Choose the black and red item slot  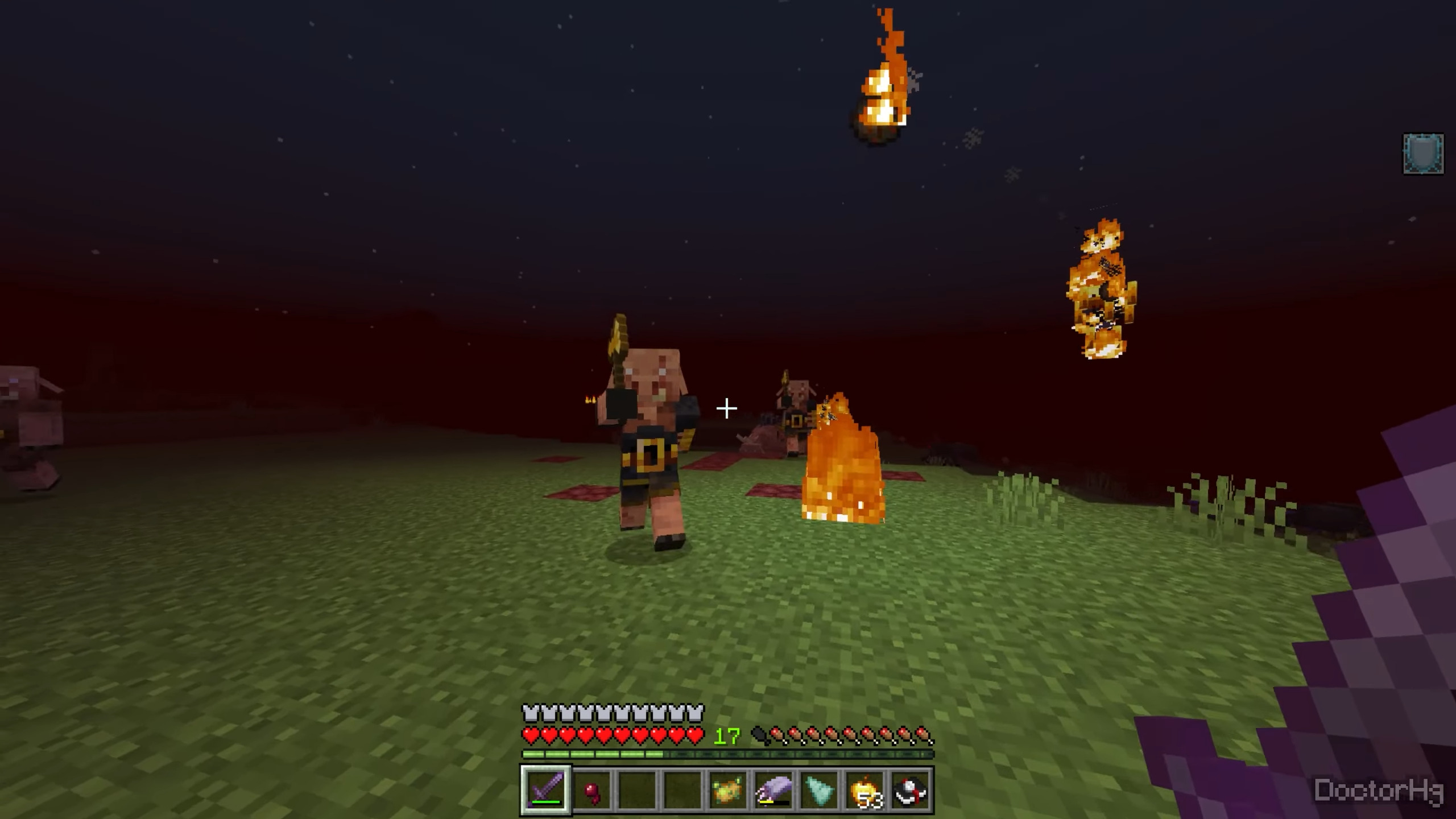click(911, 790)
